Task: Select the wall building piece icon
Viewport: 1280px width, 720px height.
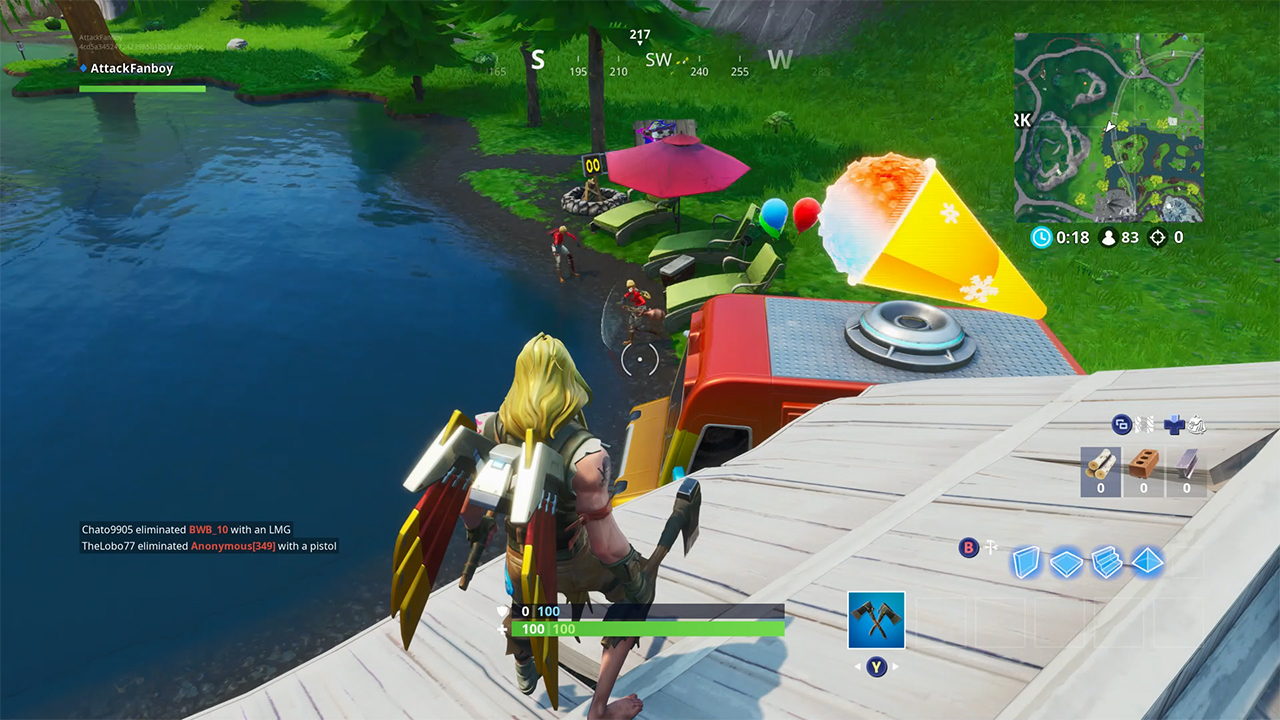Action: click(1026, 562)
